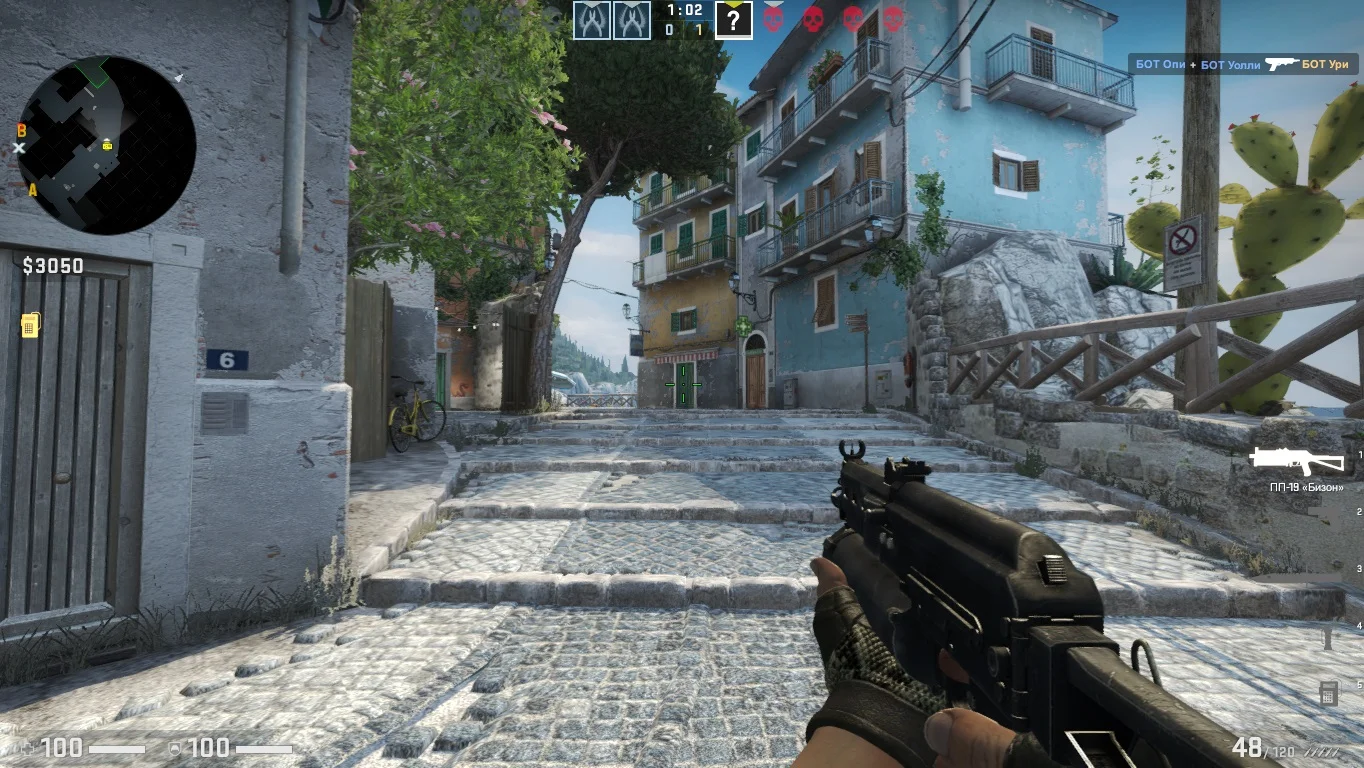The image size is (1364, 768).
Task: Click bombsite A marker on the radar
Action: coord(32,189)
